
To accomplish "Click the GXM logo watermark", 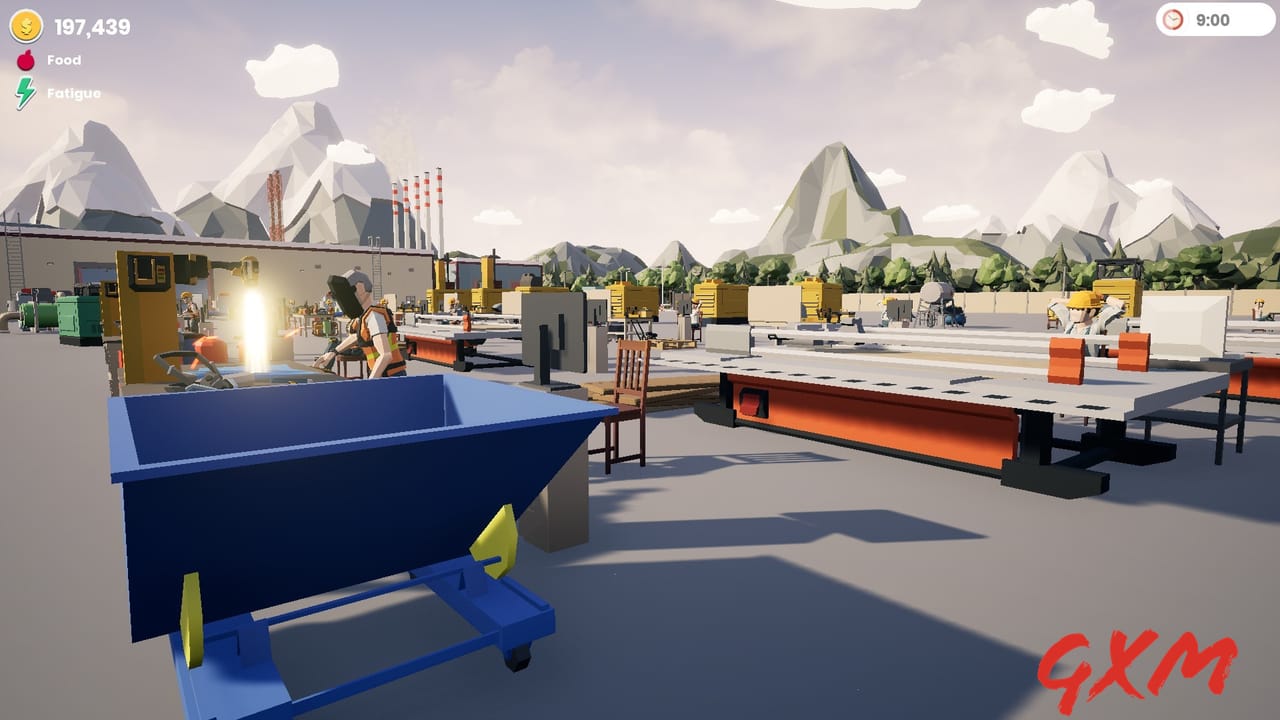I will (1137, 663).
